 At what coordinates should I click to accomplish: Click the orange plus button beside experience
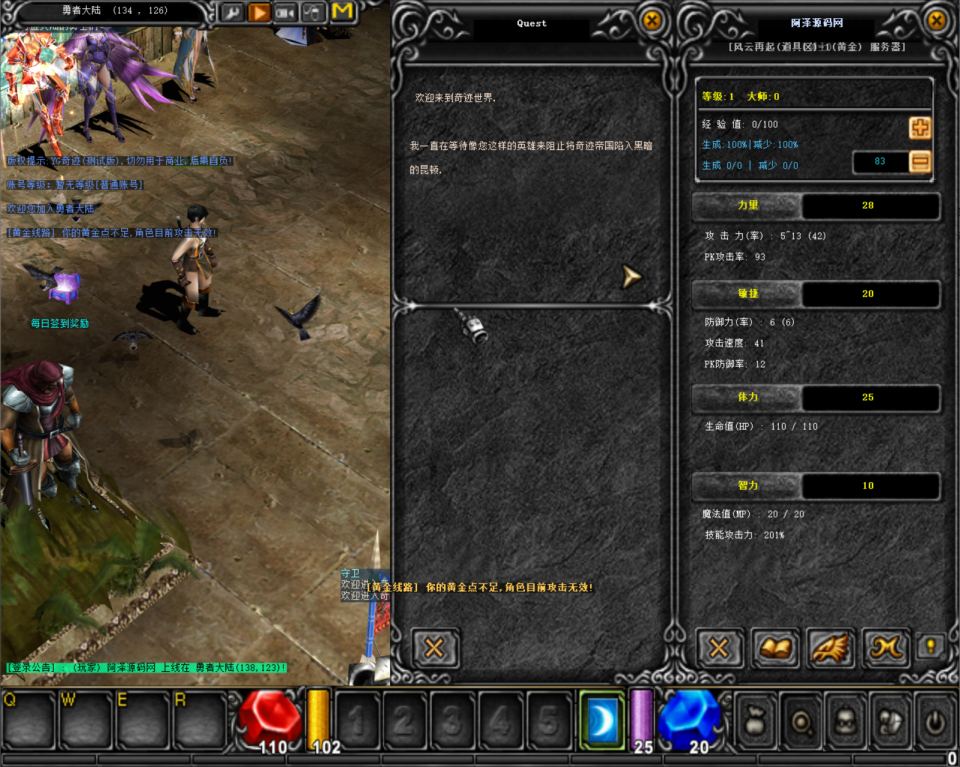[x=919, y=128]
